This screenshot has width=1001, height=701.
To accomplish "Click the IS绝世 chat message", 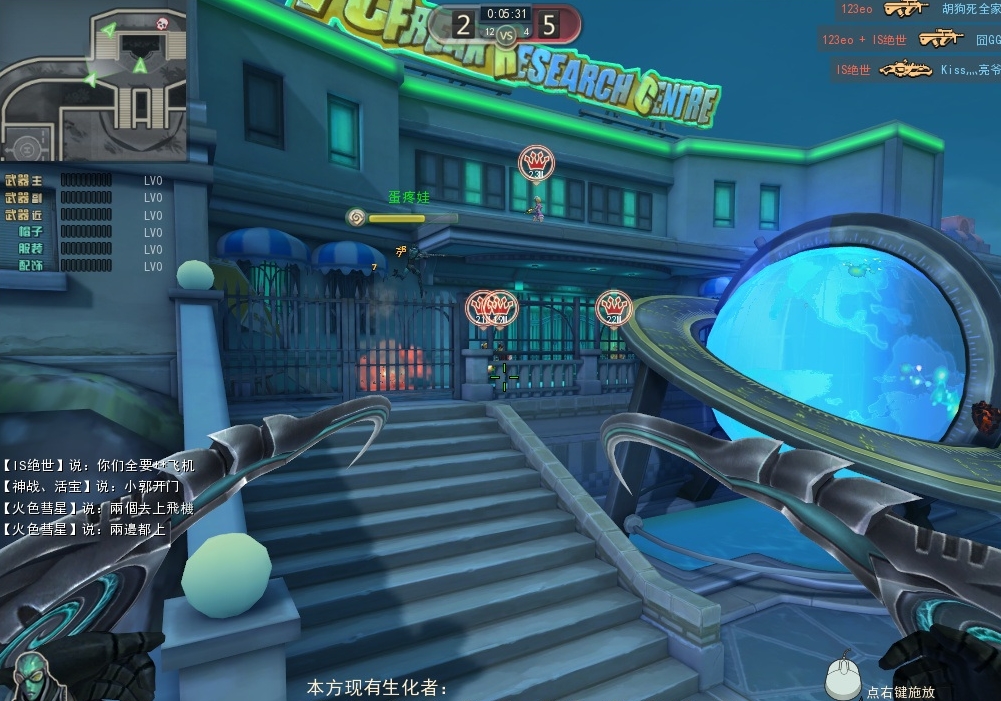I will 98,465.
